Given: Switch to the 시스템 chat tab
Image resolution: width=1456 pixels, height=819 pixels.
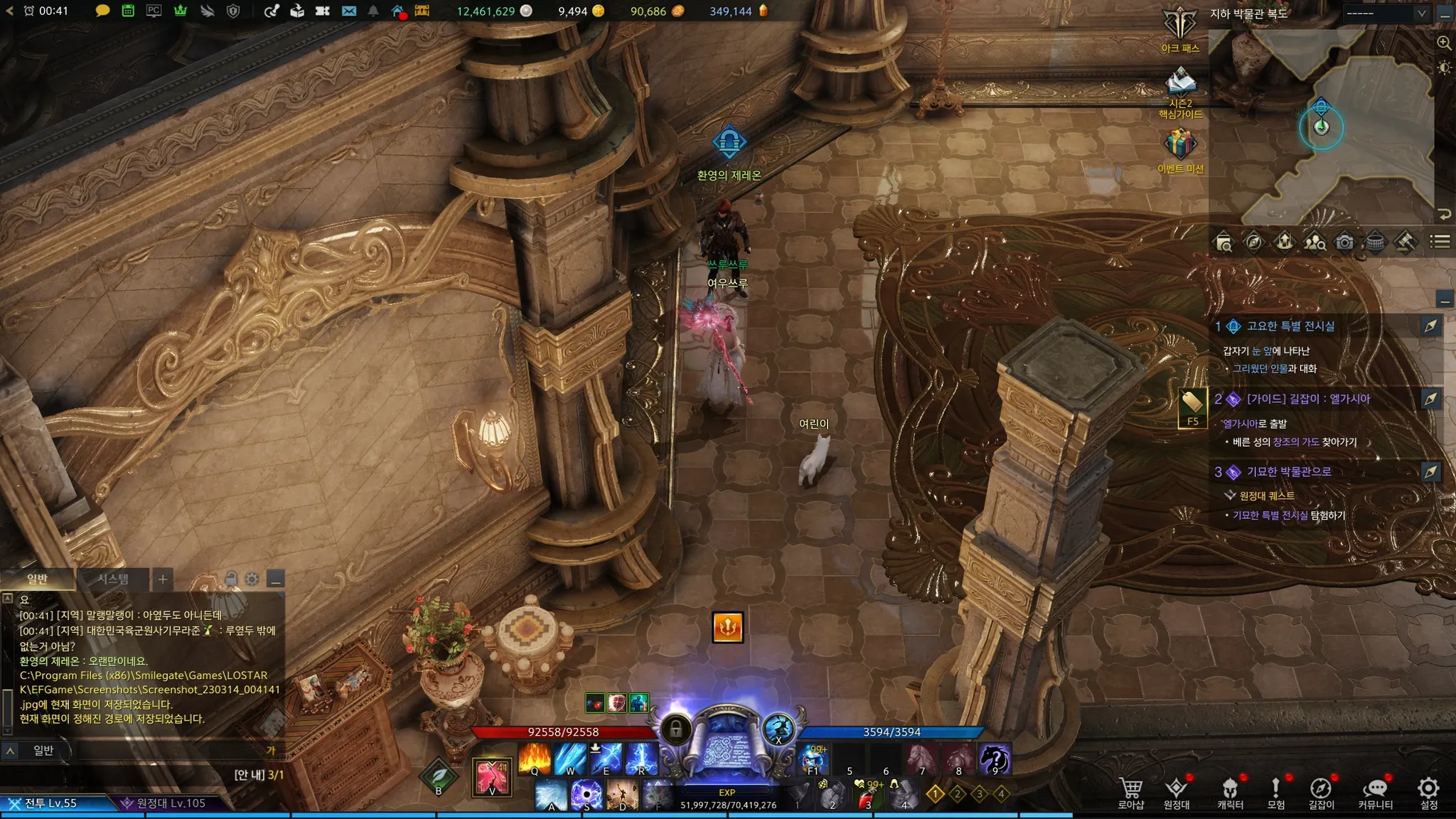Looking at the screenshot, I should pos(114,579).
